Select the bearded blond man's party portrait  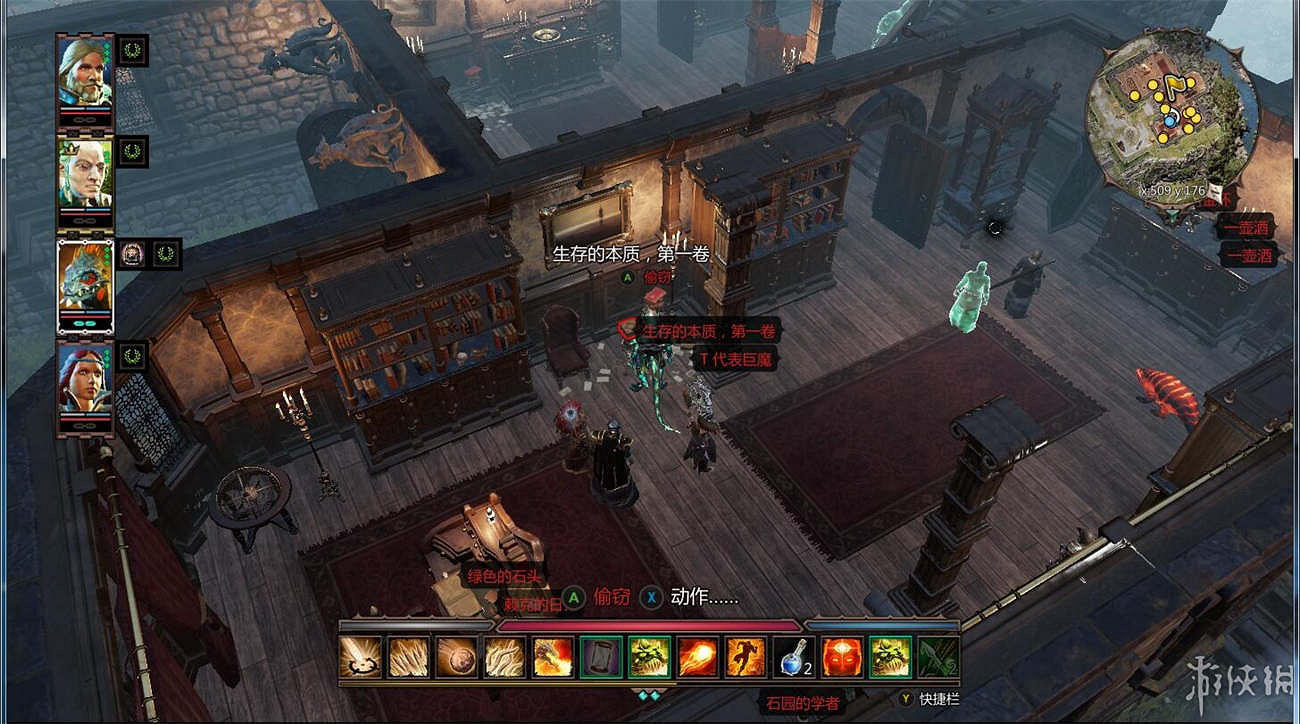click(85, 68)
